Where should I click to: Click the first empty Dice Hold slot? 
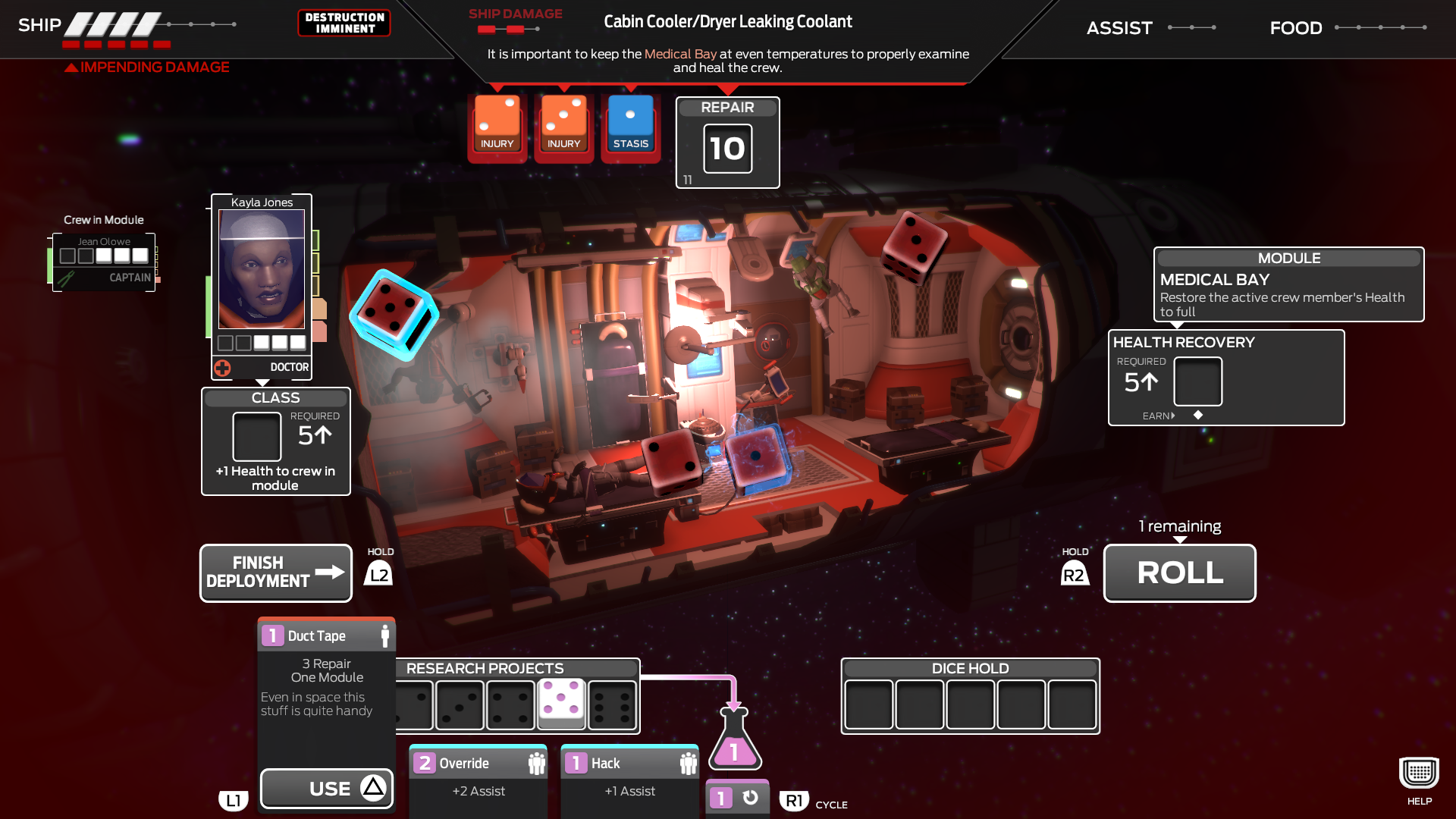point(868,705)
